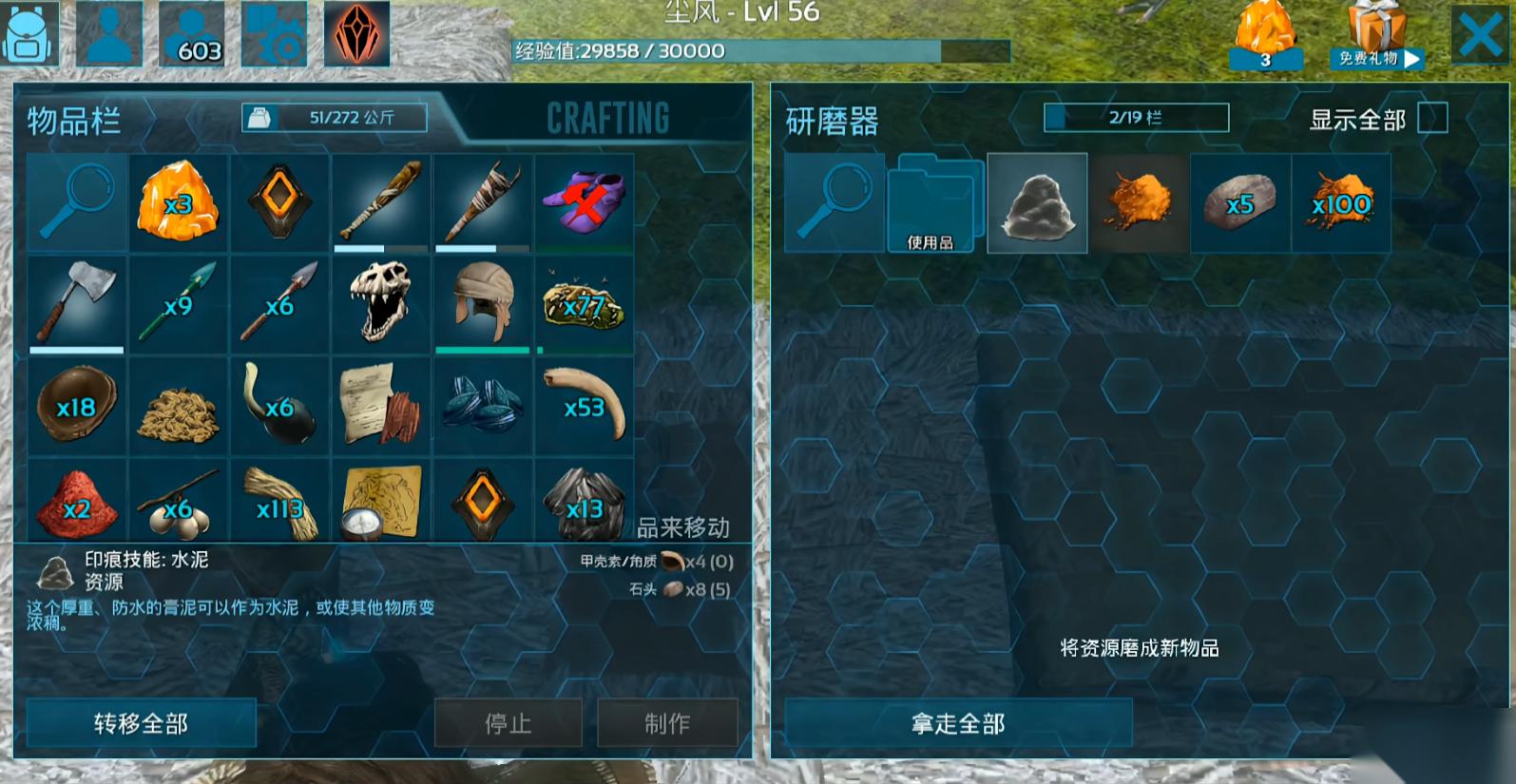Select the x100 orange item in the grinder
The height and width of the screenshot is (784, 1516).
tap(1340, 202)
